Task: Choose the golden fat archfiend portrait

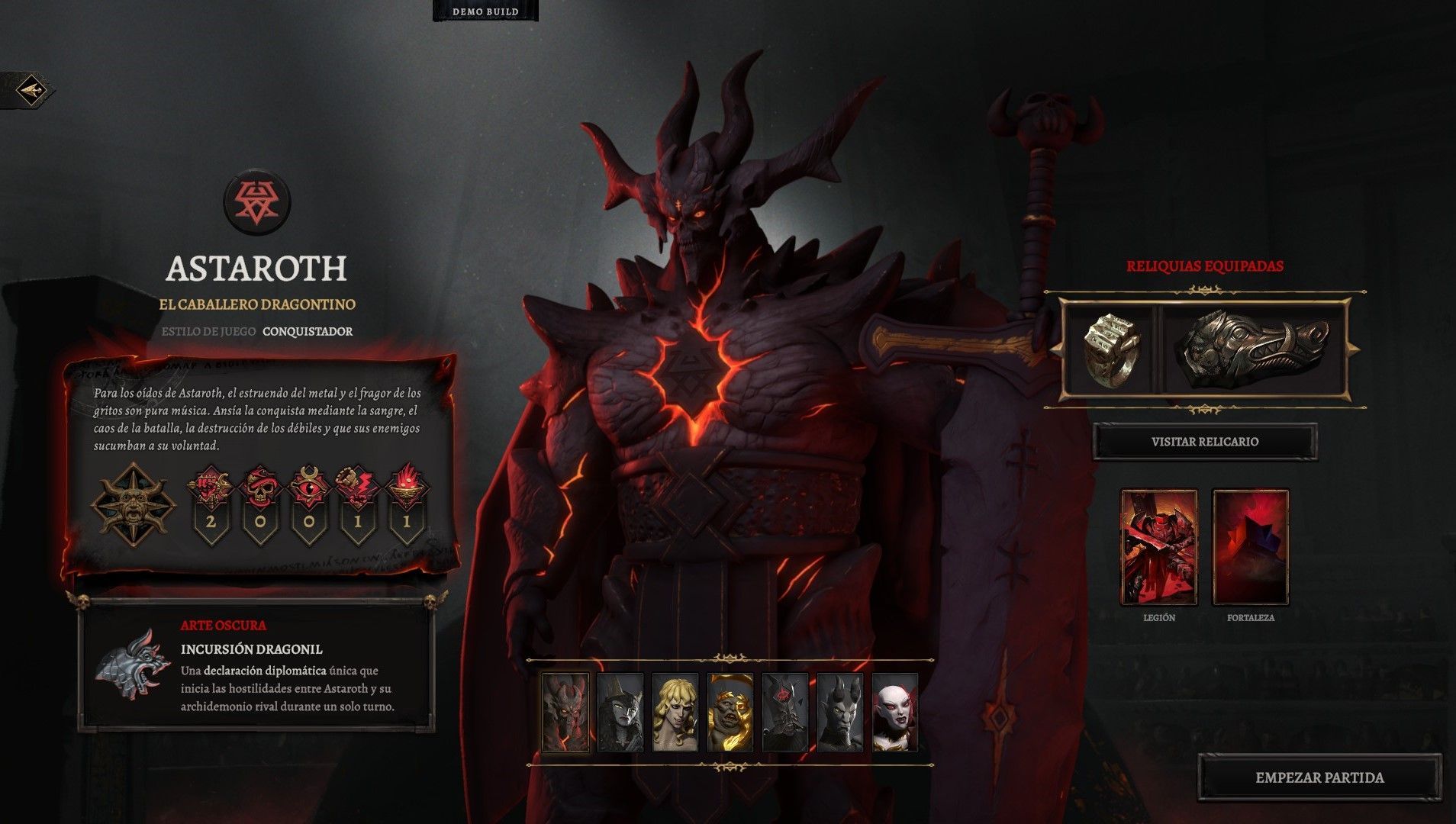Action: pyautogui.click(x=730, y=713)
